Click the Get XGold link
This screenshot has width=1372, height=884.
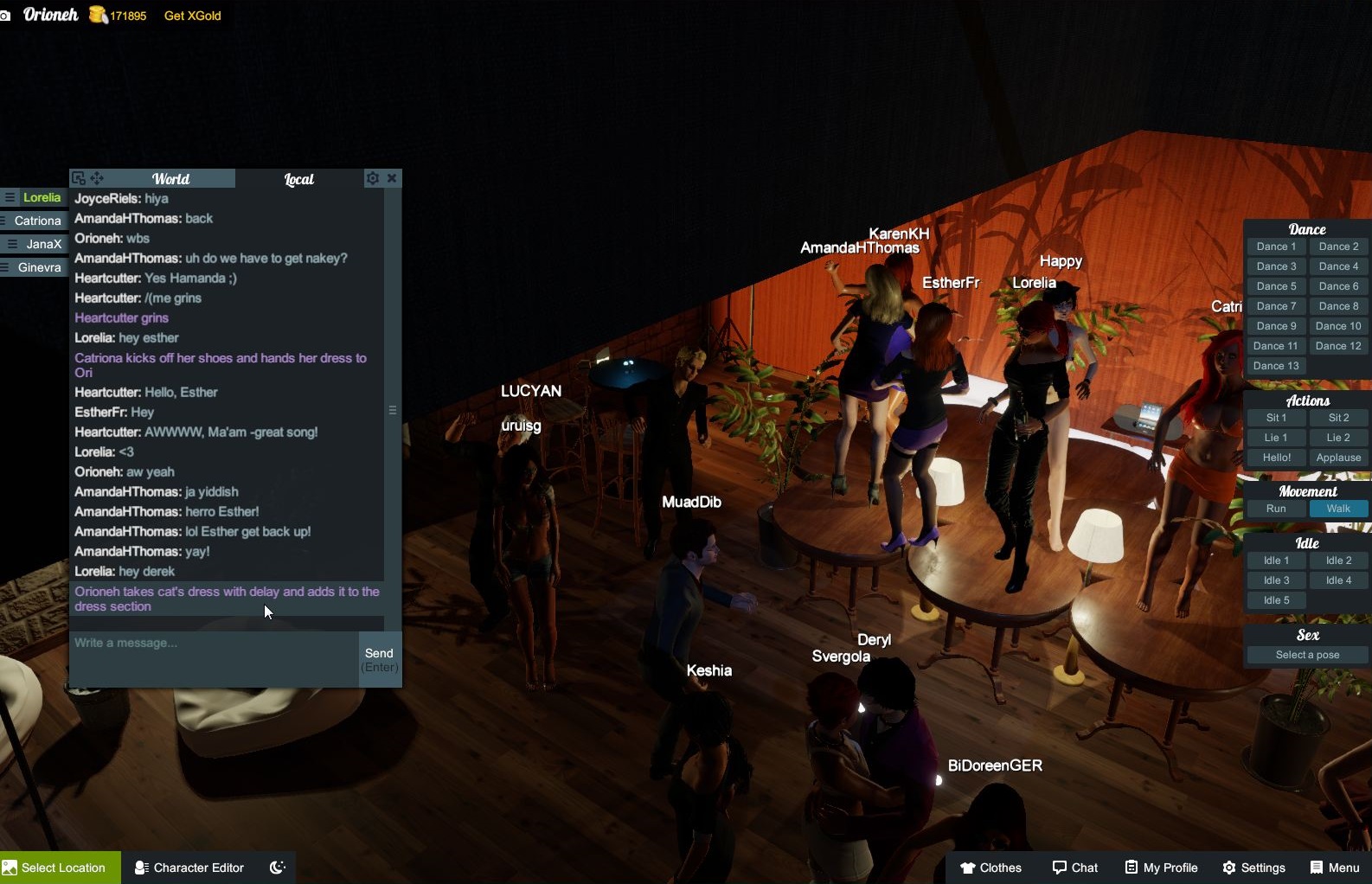coord(192,16)
